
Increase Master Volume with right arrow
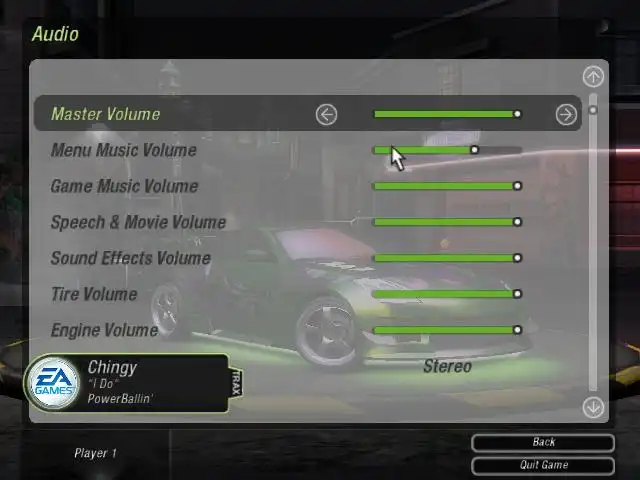pyautogui.click(x=566, y=114)
